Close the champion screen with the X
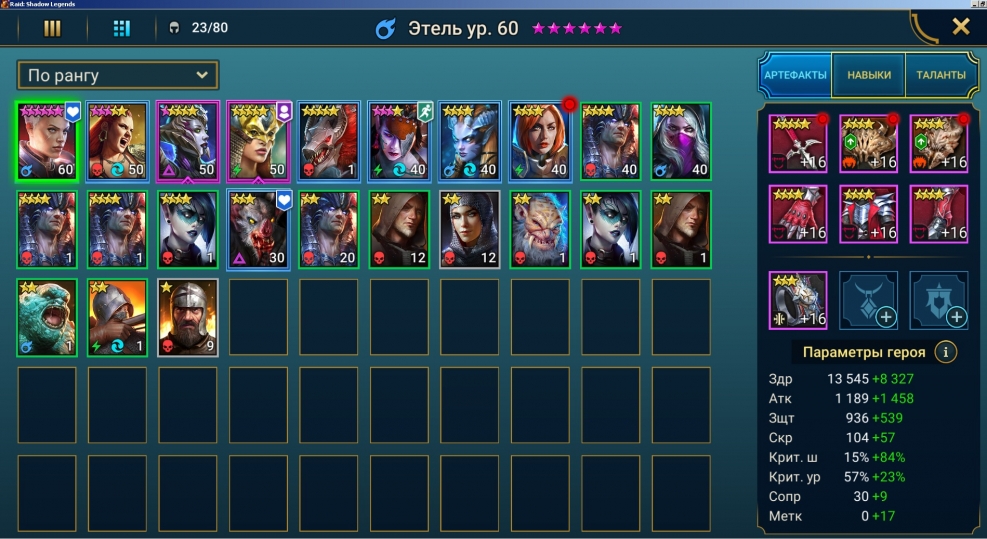This screenshot has height=539, width=987. click(961, 27)
